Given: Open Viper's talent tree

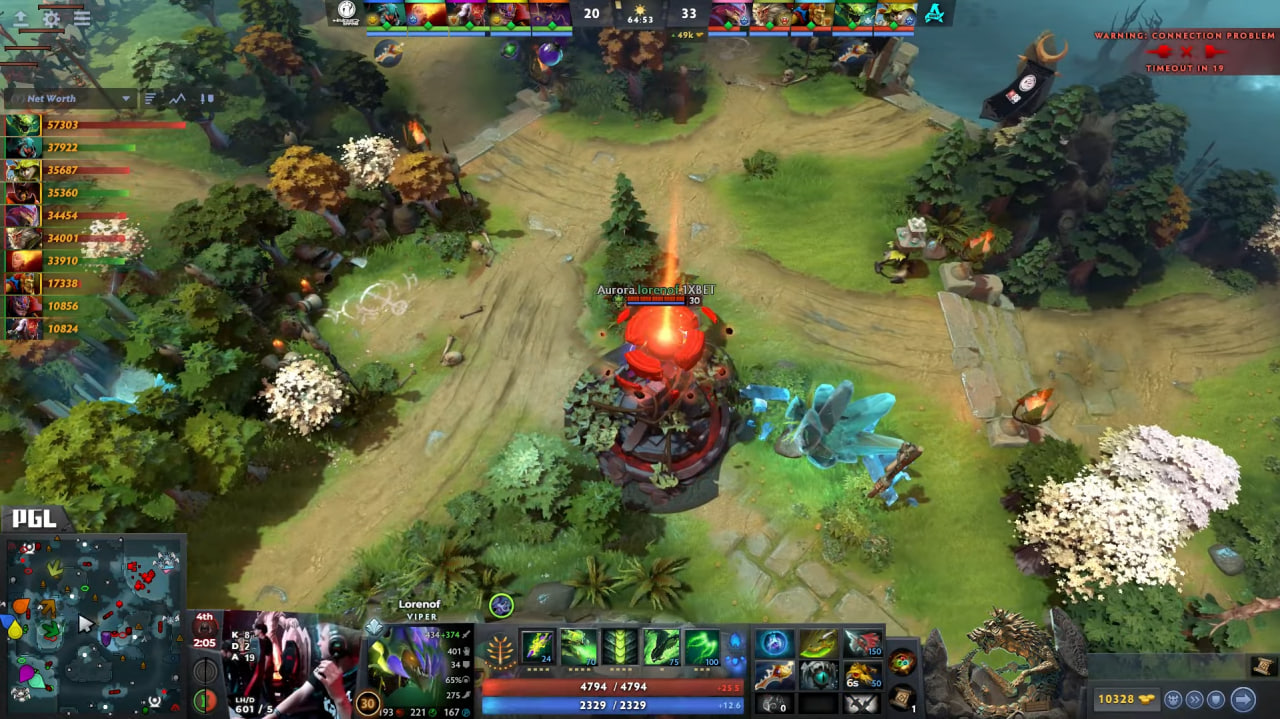Looking at the screenshot, I should pos(498,651).
